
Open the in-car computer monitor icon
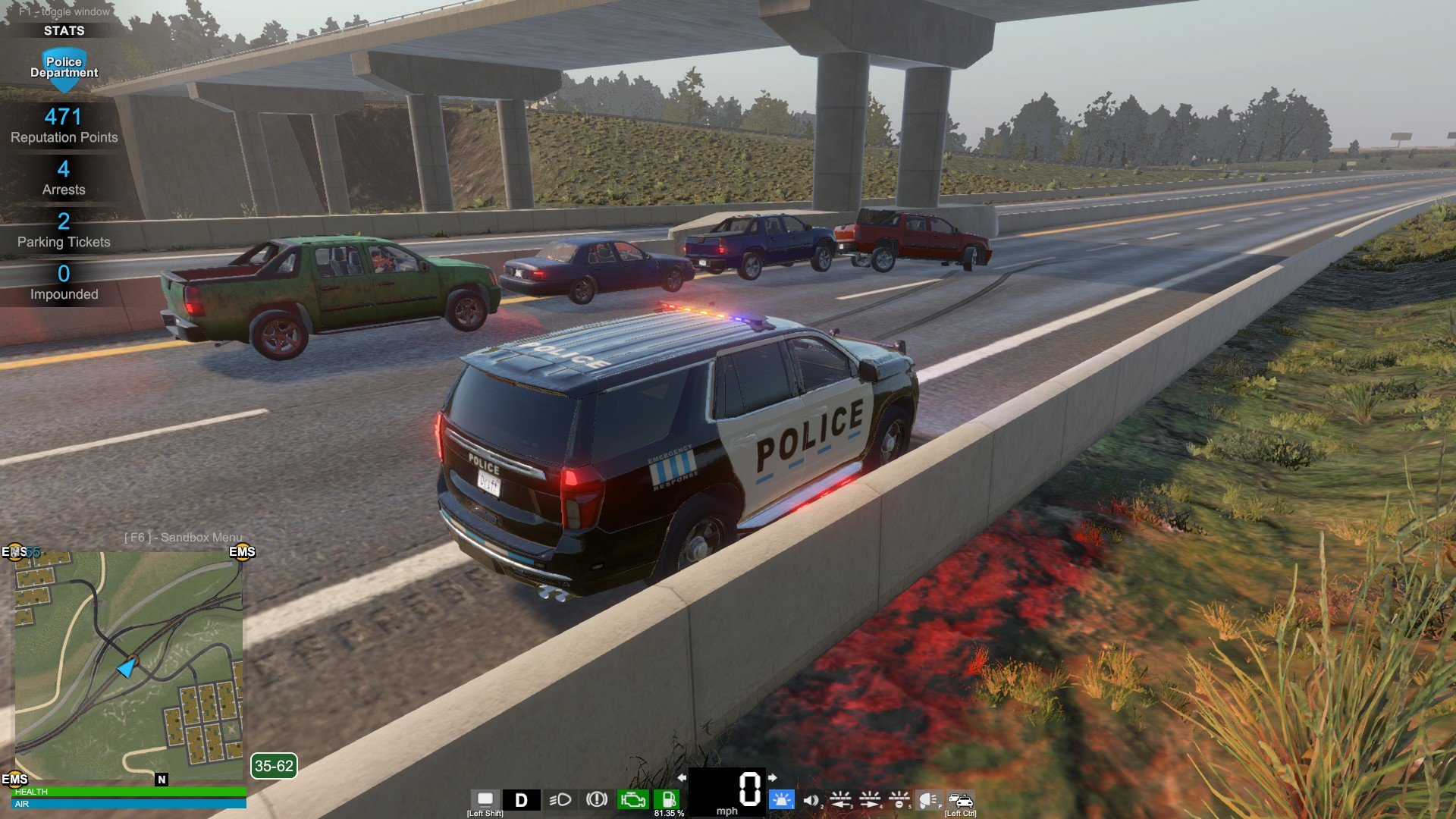pos(485,799)
